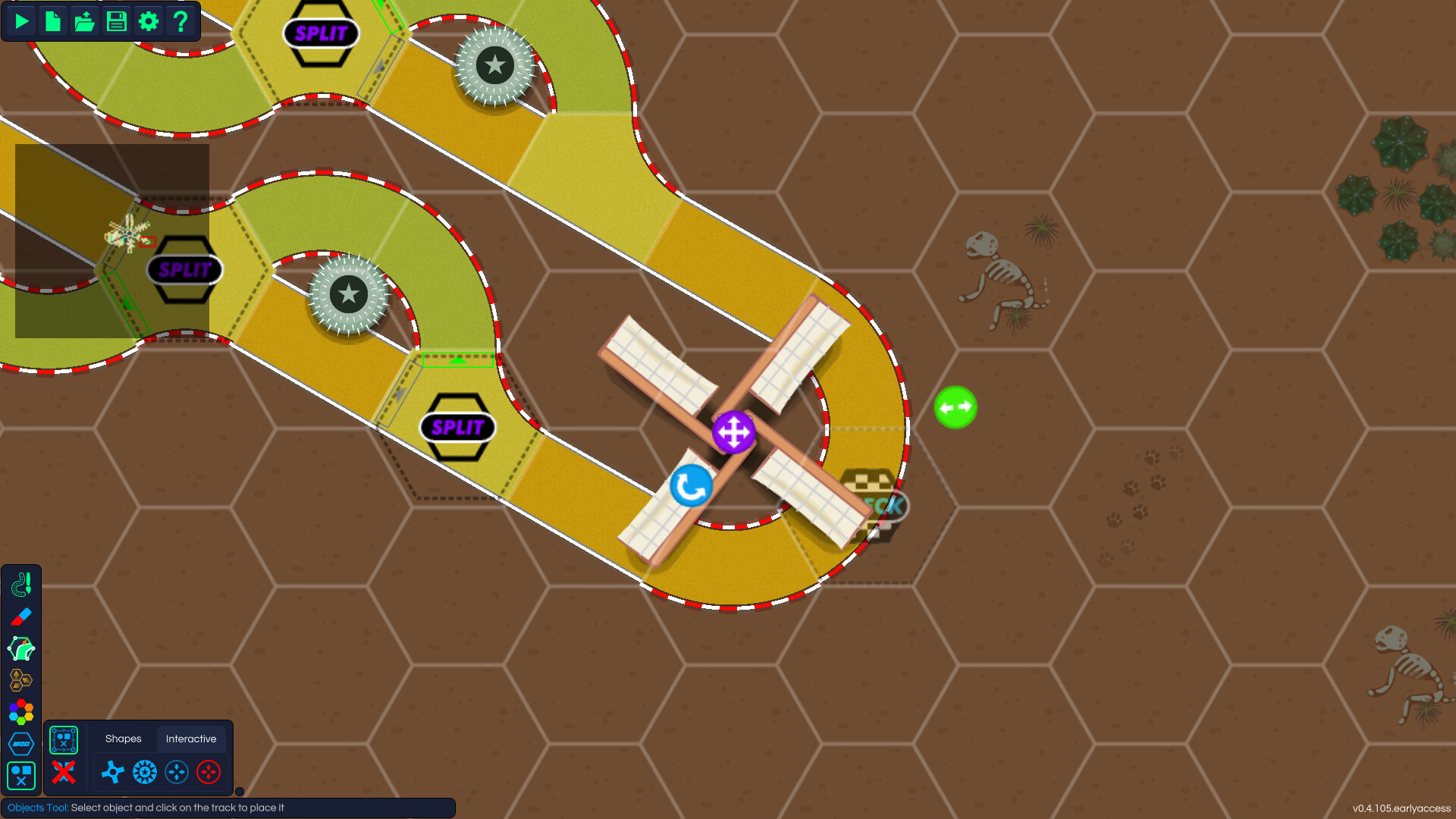The image size is (1456, 819).
Task: Switch to the Interactive tab
Action: 192,739
